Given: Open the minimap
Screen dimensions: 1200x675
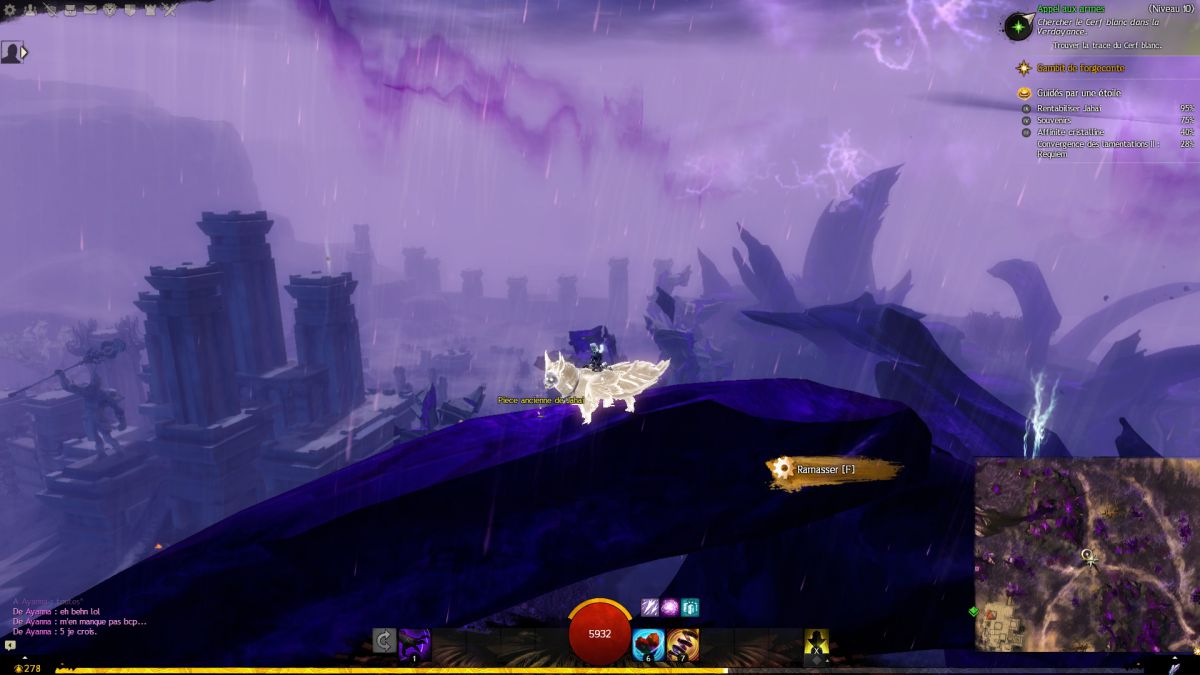Looking at the screenshot, I should 1086,554.
